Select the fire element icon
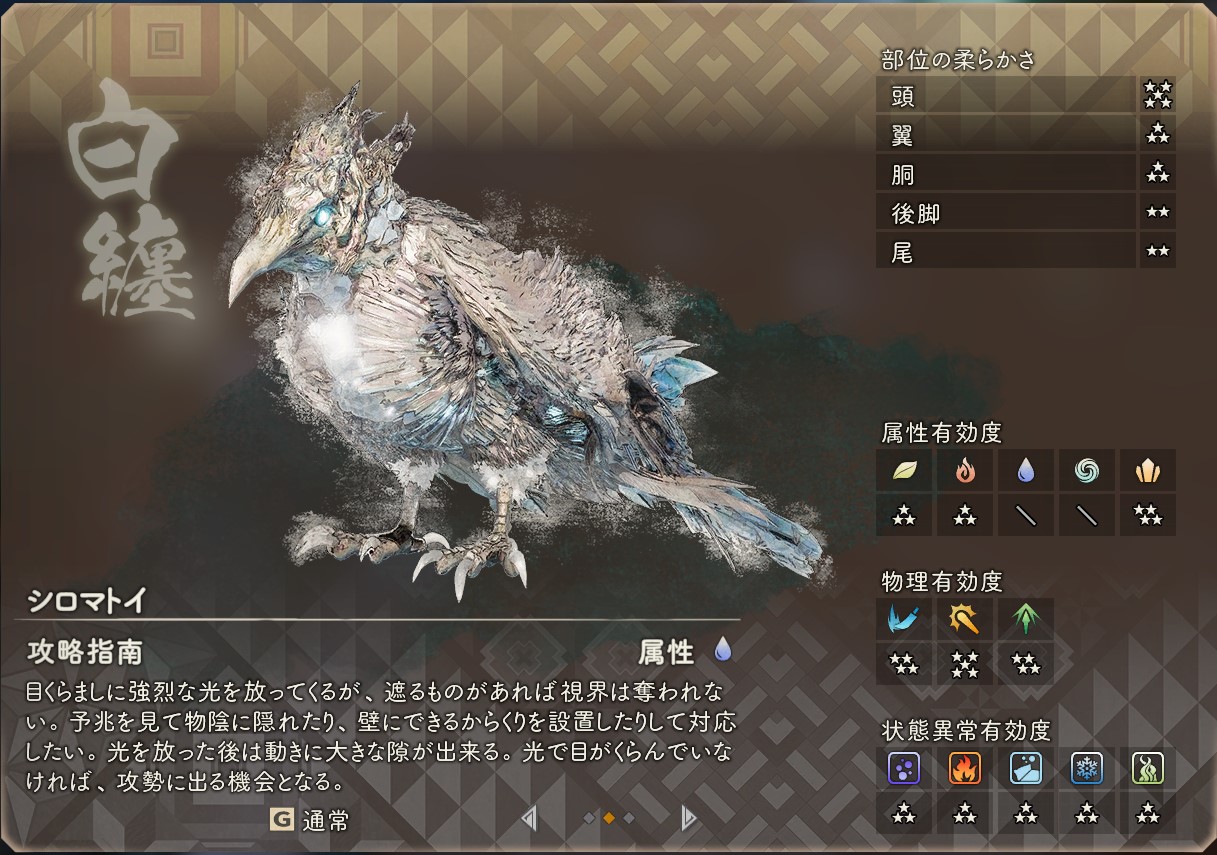The width and height of the screenshot is (1217, 855). pos(965,470)
